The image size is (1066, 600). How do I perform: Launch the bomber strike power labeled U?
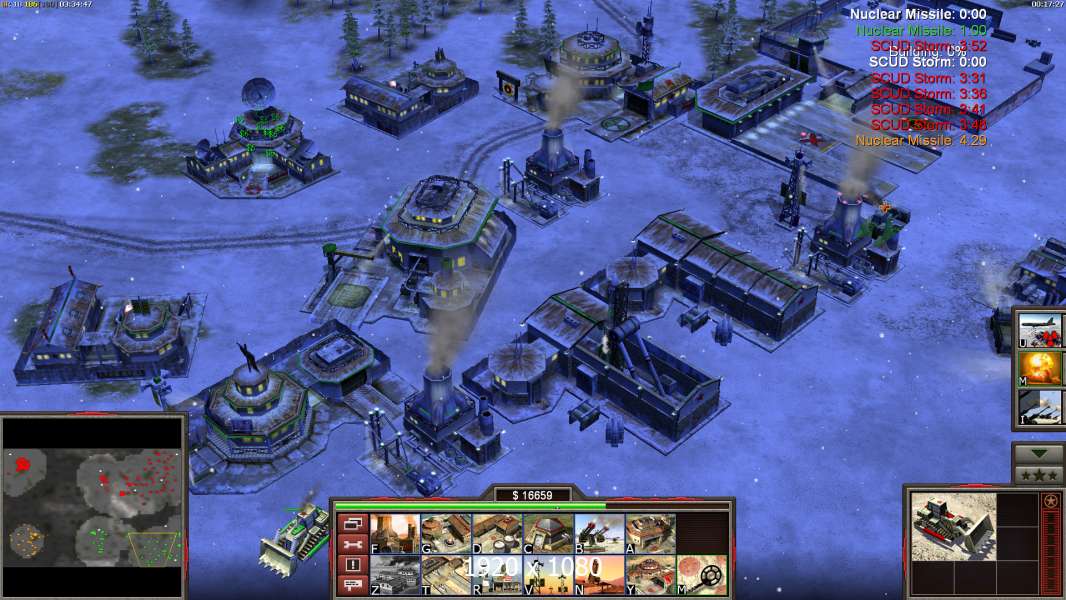pyautogui.click(x=1041, y=330)
